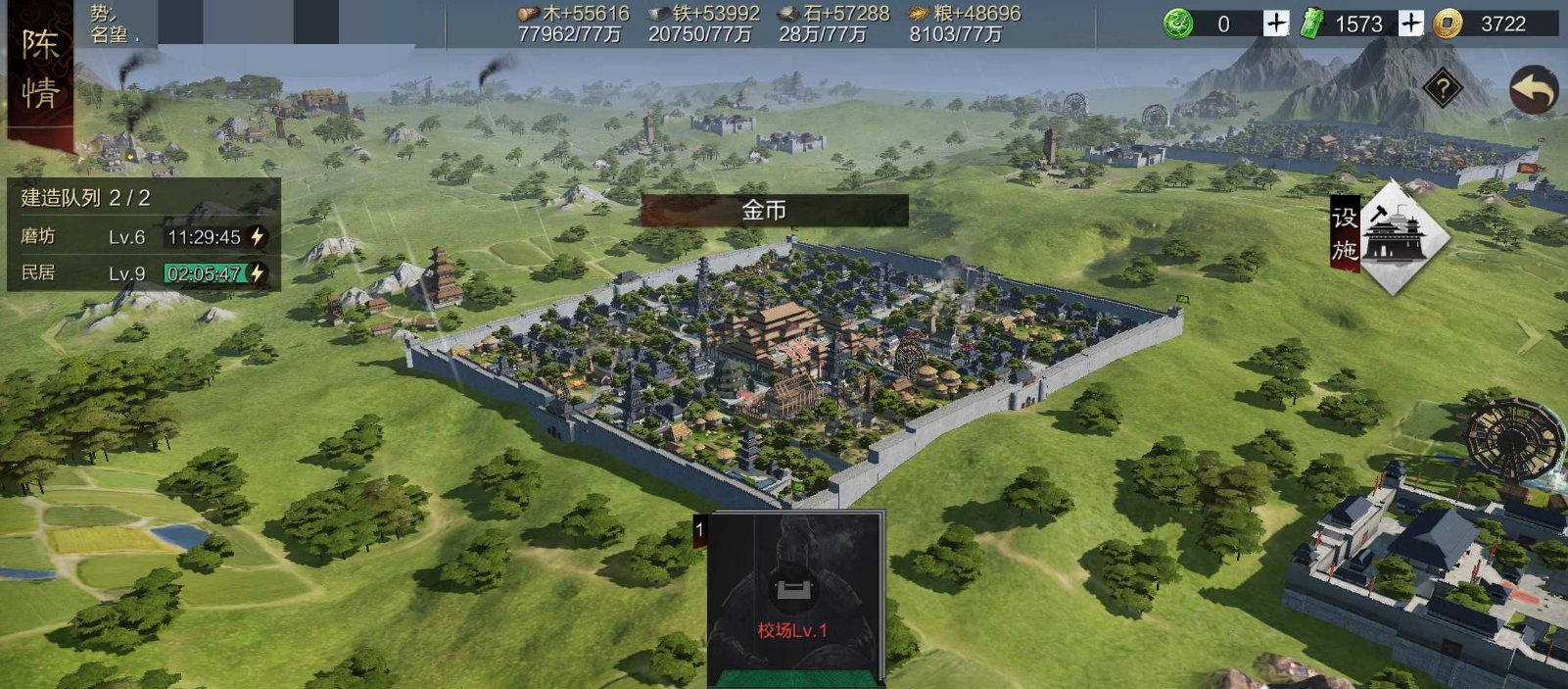Select the 金币 label bar
Image resolution: width=1568 pixels, height=689 pixels.
coord(774,210)
